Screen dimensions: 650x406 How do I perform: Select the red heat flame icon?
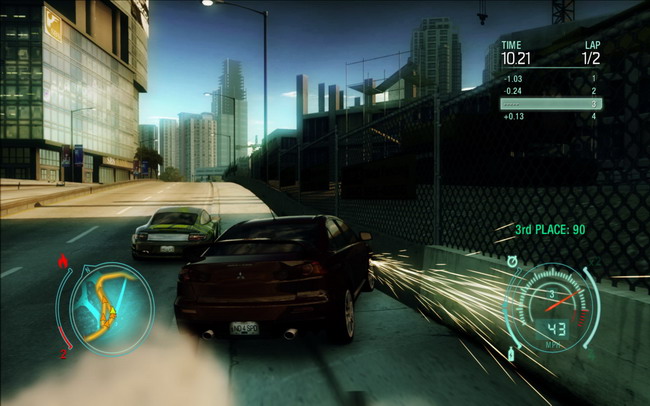[65, 263]
